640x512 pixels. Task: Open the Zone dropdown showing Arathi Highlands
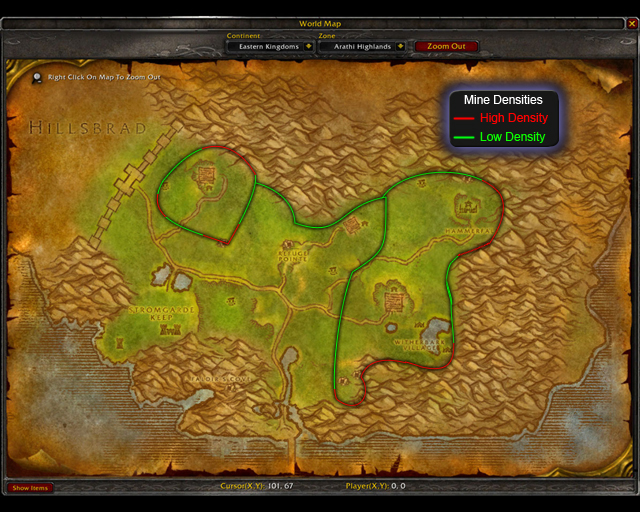tap(401, 46)
